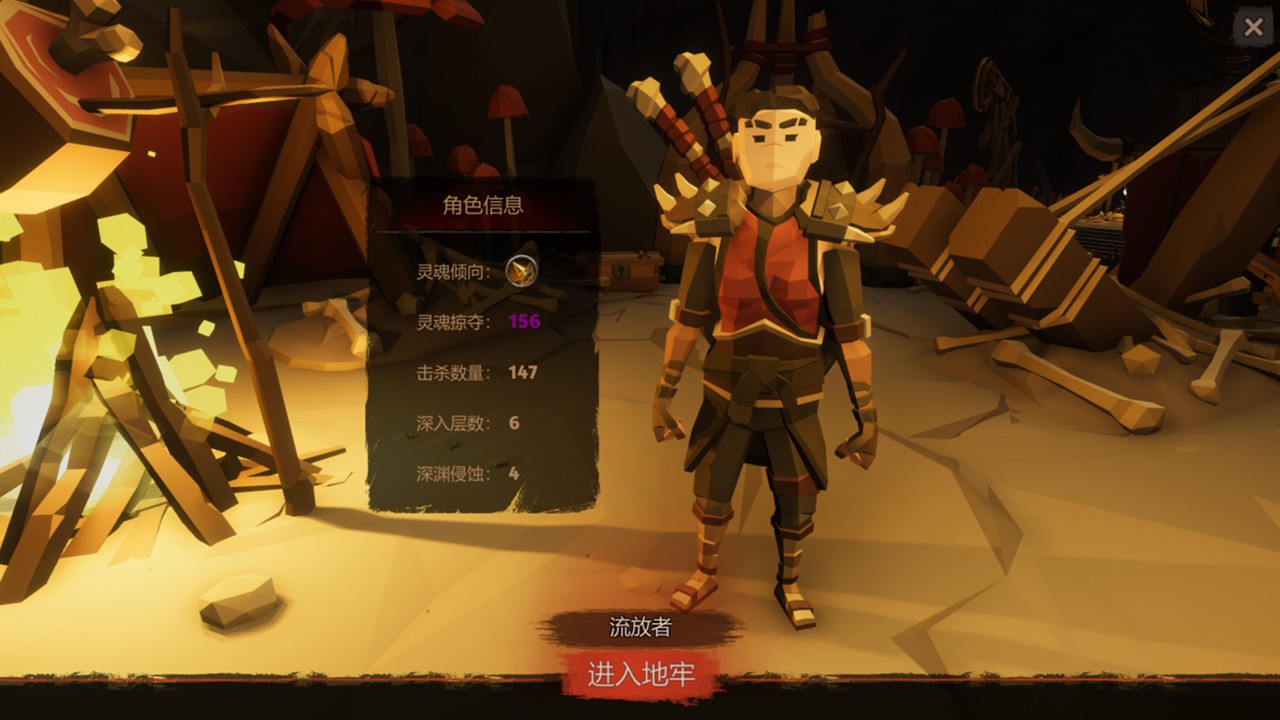The width and height of the screenshot is (1280, 720).
Task: Open details of the 灵魂倾向 row
Action: pos(470,272)
